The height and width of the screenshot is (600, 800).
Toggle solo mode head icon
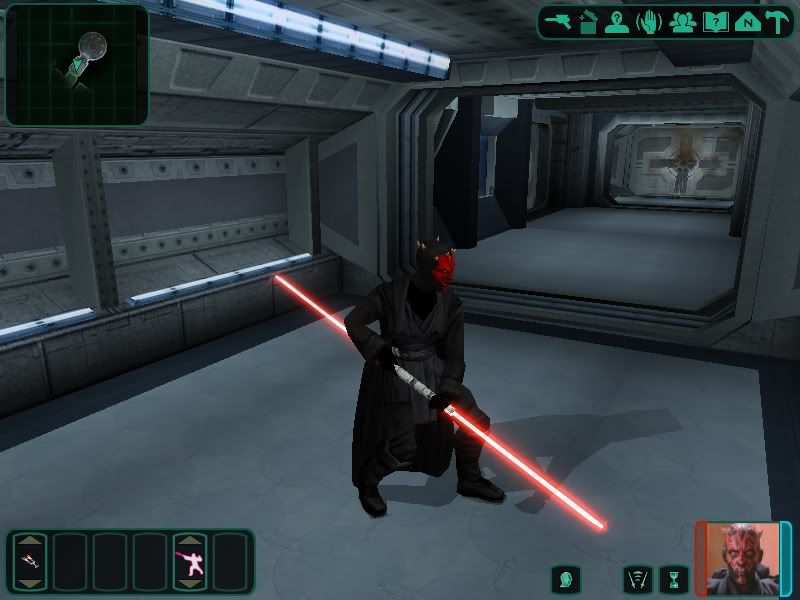pyautogui.click(x=565, y=579)
